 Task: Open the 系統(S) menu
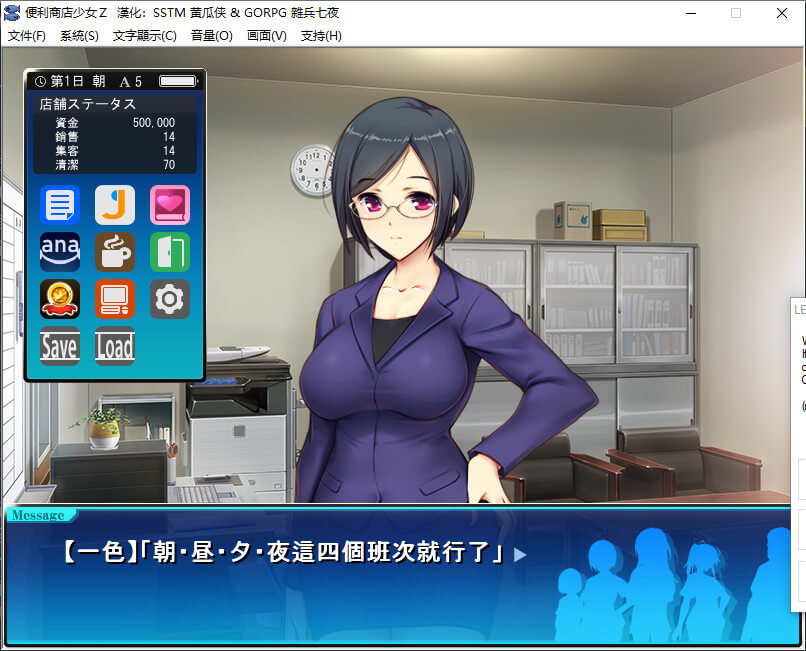coord(79,36)
